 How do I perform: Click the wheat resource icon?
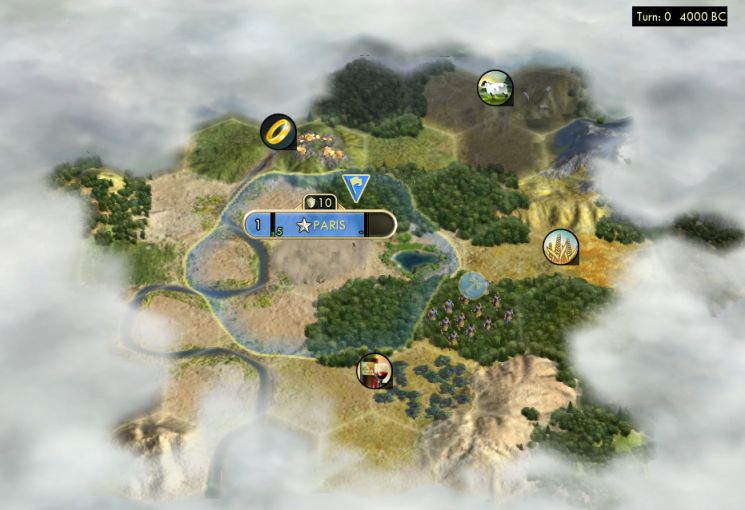pyautogui.click(x=560, y=247)
